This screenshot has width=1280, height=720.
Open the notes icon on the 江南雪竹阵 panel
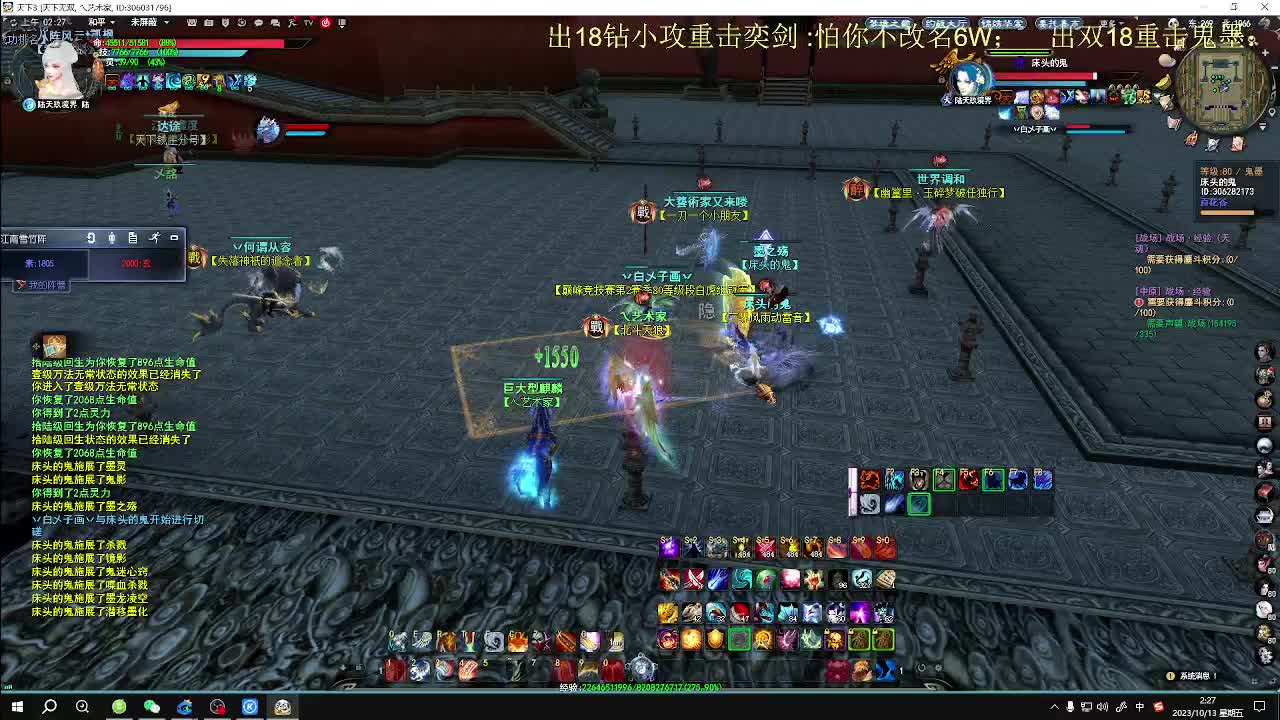click(133, 238)
